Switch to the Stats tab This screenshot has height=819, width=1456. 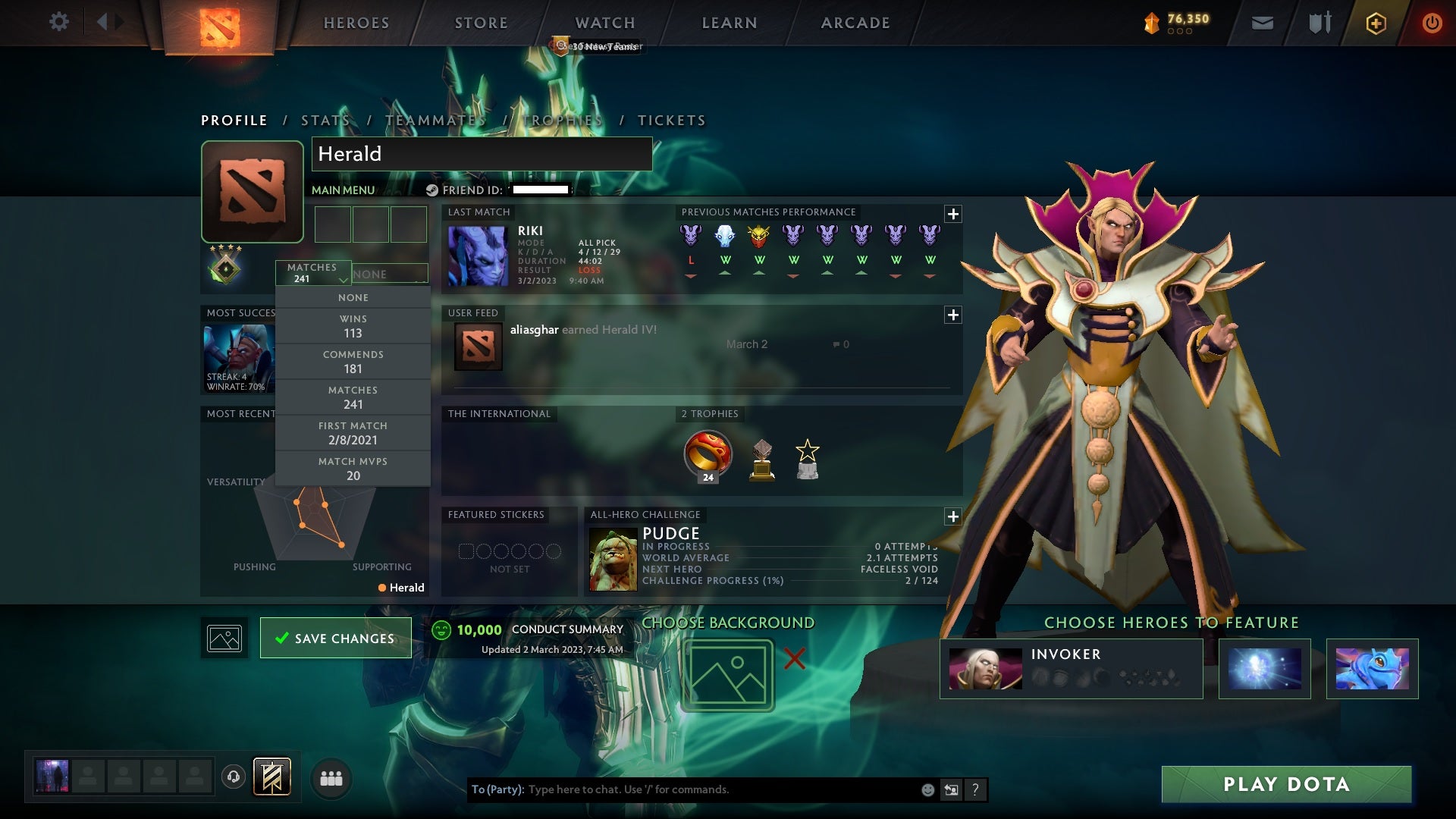pyautogui.click(x=325, y=121)
